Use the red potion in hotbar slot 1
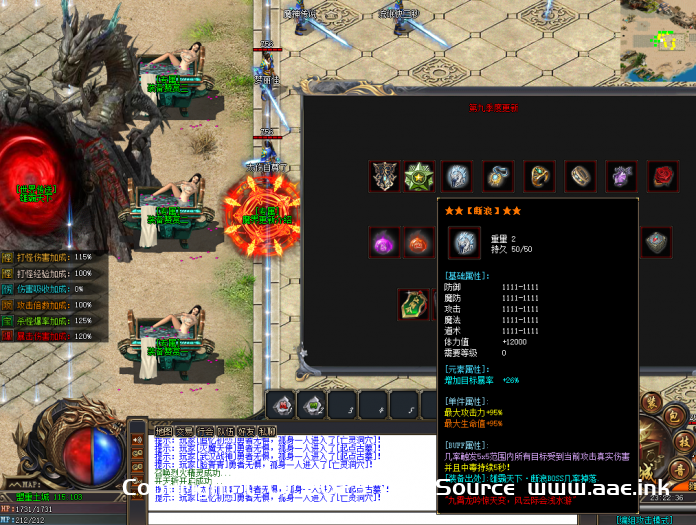This screenshot has width=696, height=525. tap(282, 405)
